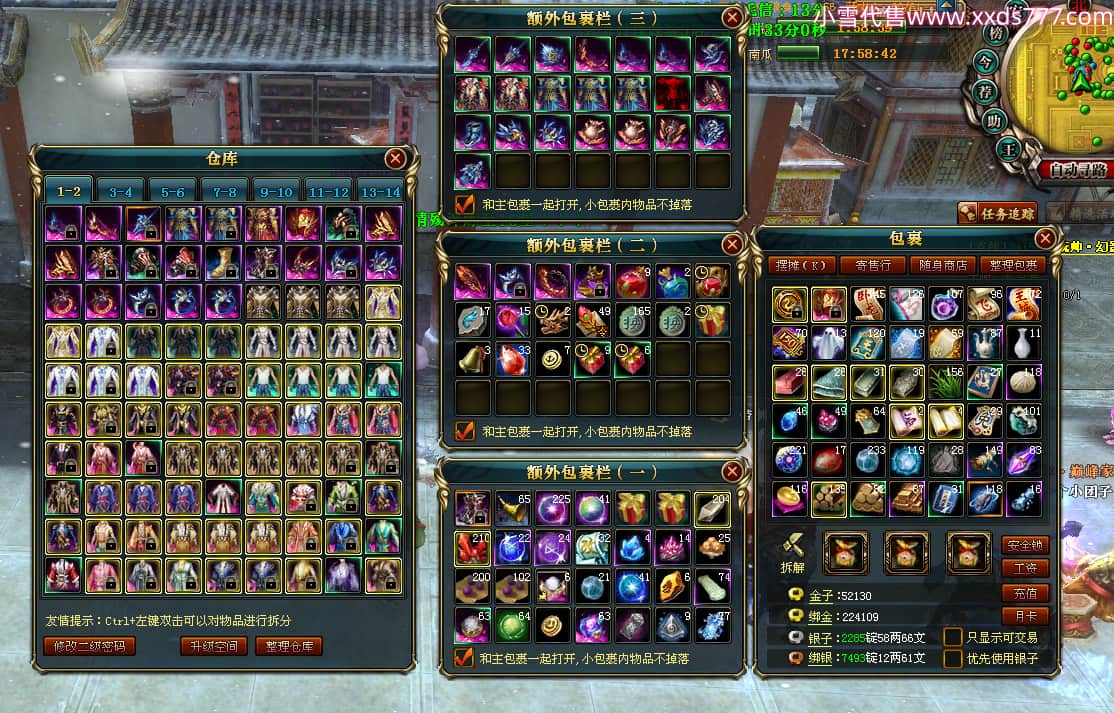
Task: Close the 包裹 inventory window
Action: (x=1045, y=239)
